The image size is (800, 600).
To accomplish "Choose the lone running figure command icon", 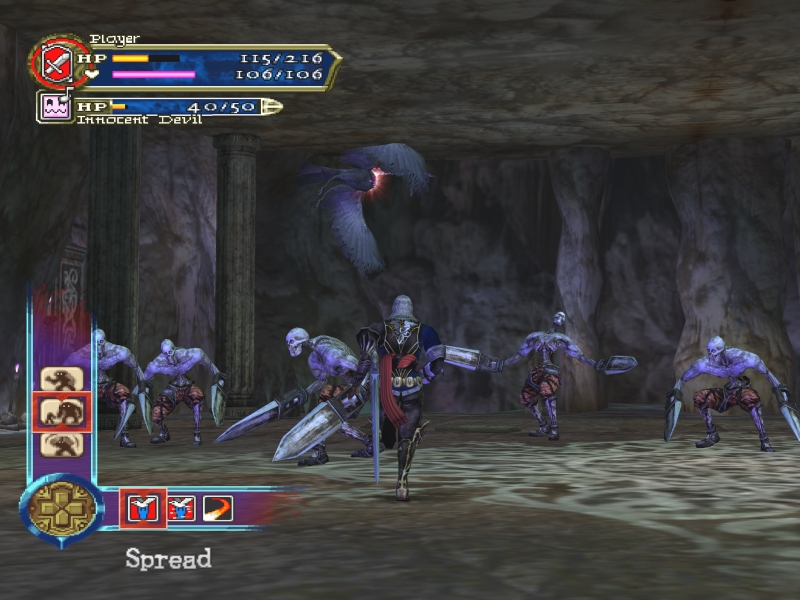I will pyautogui.click(x=61, y=379).
